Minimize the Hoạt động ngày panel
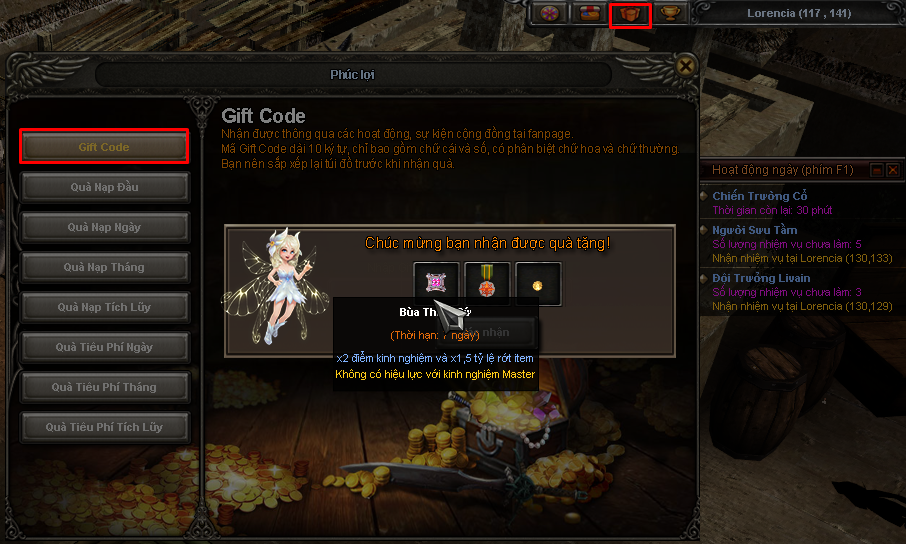The height and width of the screenshot is (544, 906). [876, 171]
